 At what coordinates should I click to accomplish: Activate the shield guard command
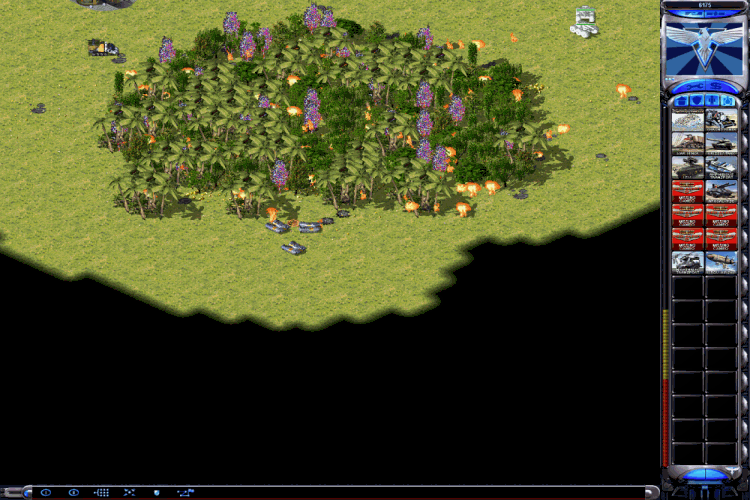pyautogui.click(x=156, y=492)
